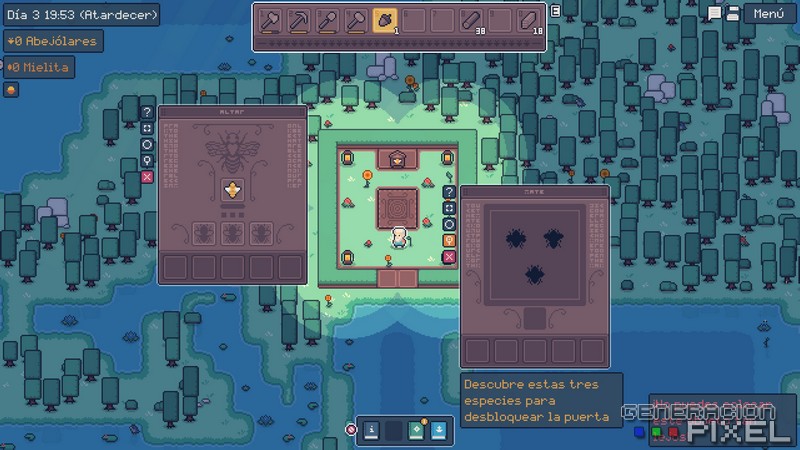Open the Altar panel's question mark help

[147, 113]
